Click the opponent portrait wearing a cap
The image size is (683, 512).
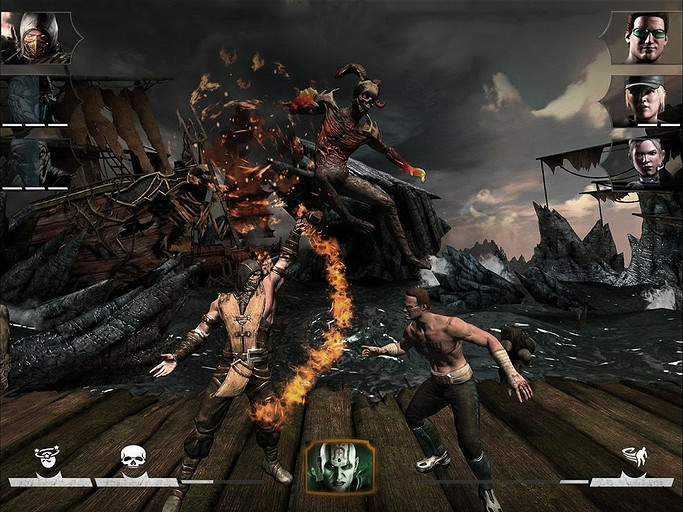[x=646, y=98]
